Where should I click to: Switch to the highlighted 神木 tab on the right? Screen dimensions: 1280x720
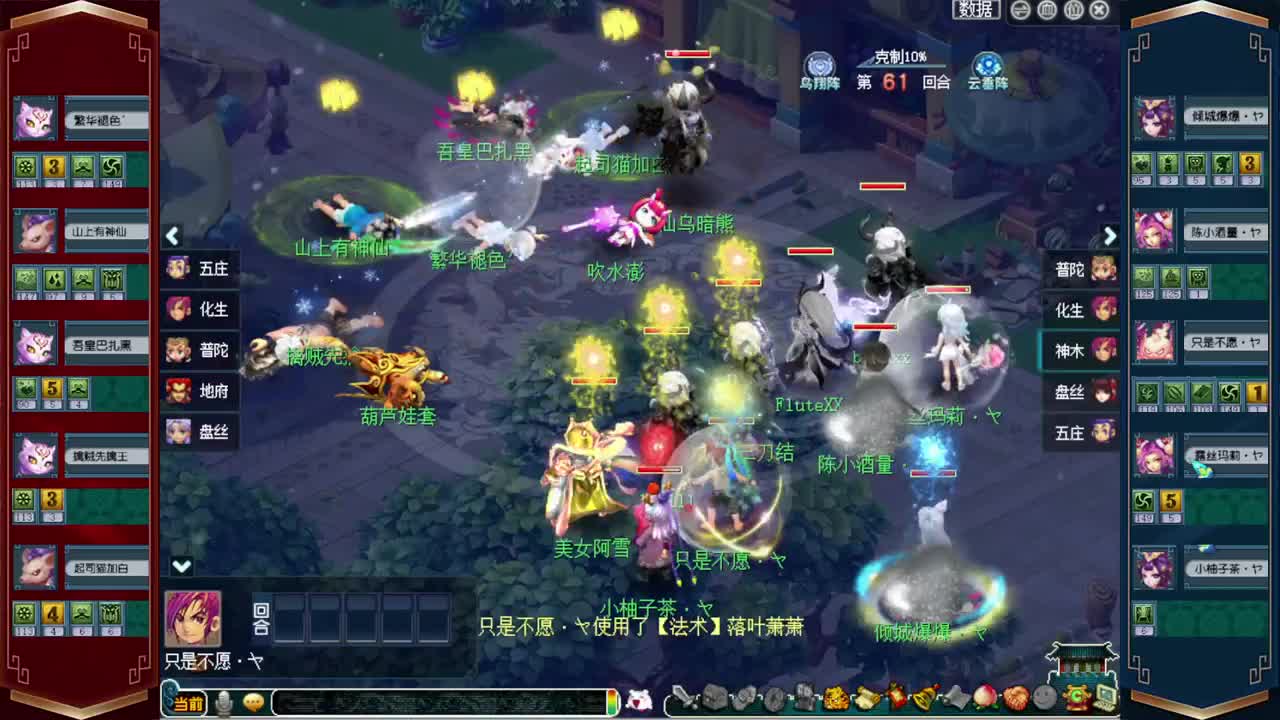[1073, 352]
